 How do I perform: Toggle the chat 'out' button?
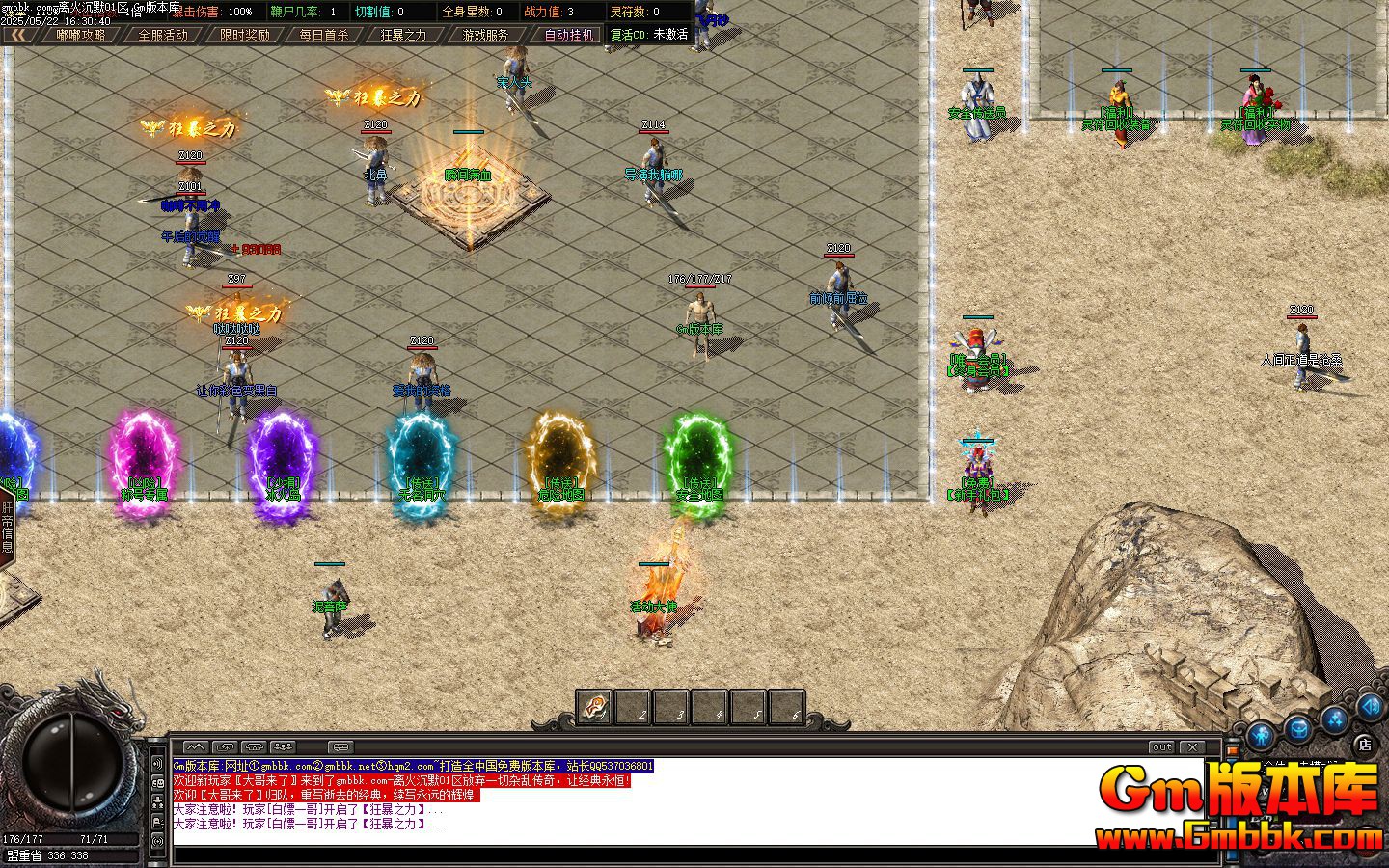(1160, 746)
